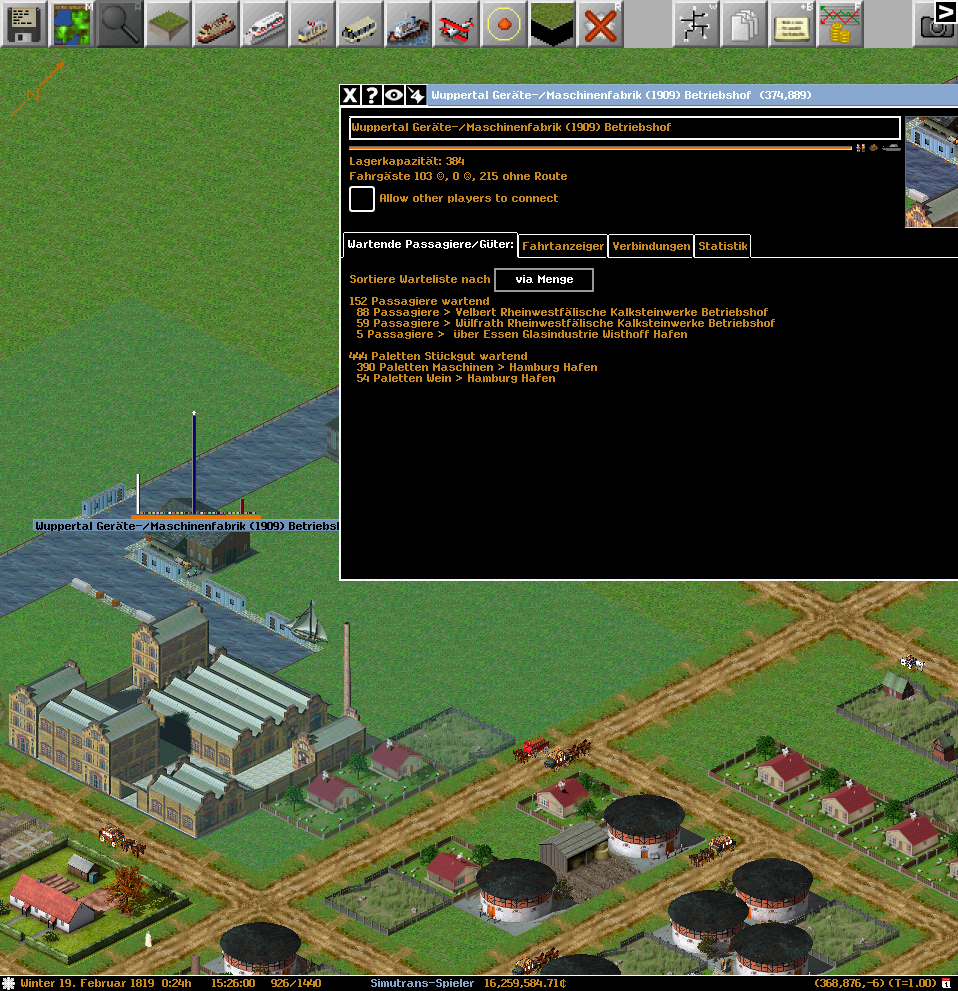Switch to the Fahrtanzeiger tab
The width and height of the screenshot is (958, 991).
click(x=563, y=246)
